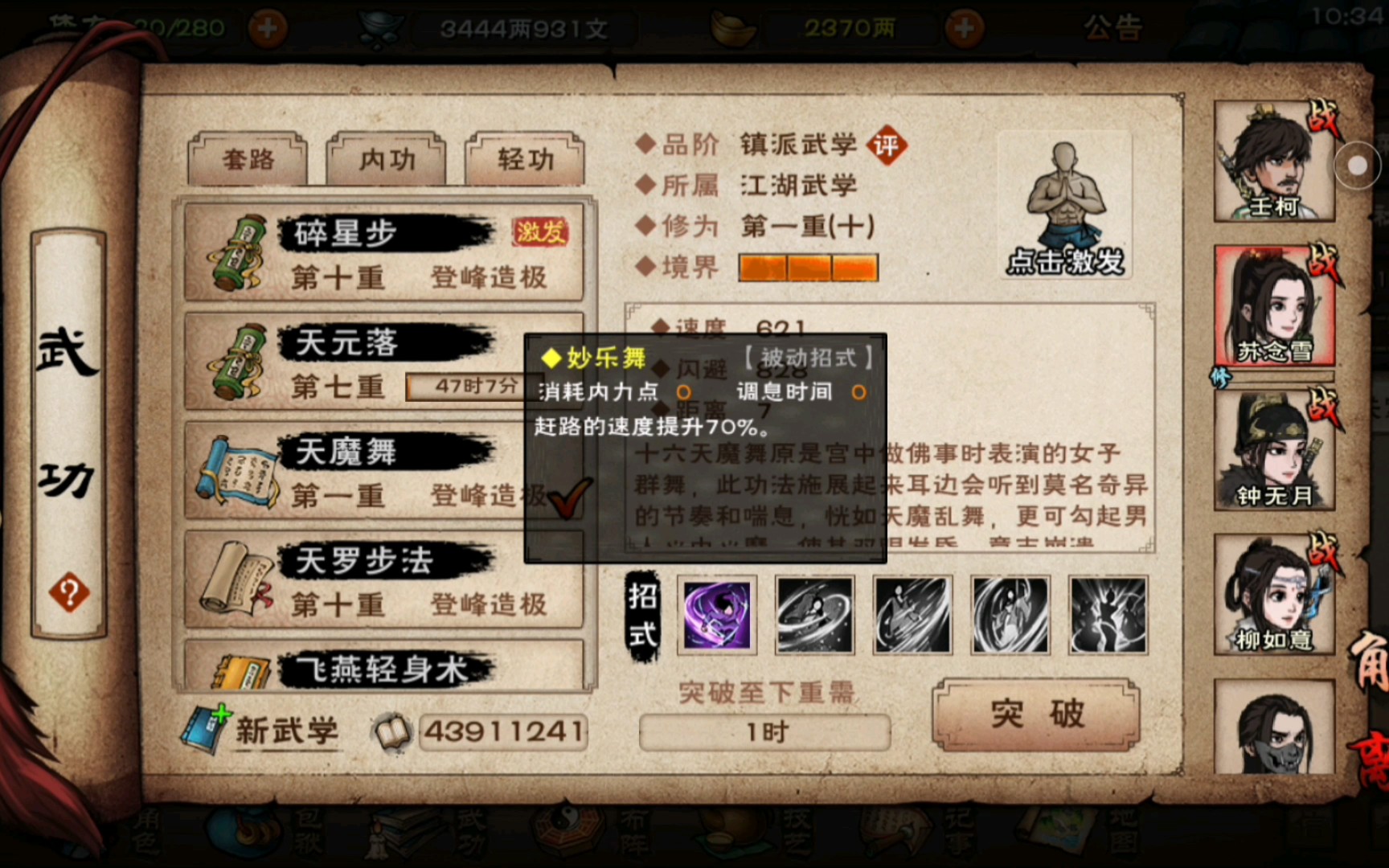Select the 天魔舞 skill row
Screen dimensions: 1389x868
point(354,472)
